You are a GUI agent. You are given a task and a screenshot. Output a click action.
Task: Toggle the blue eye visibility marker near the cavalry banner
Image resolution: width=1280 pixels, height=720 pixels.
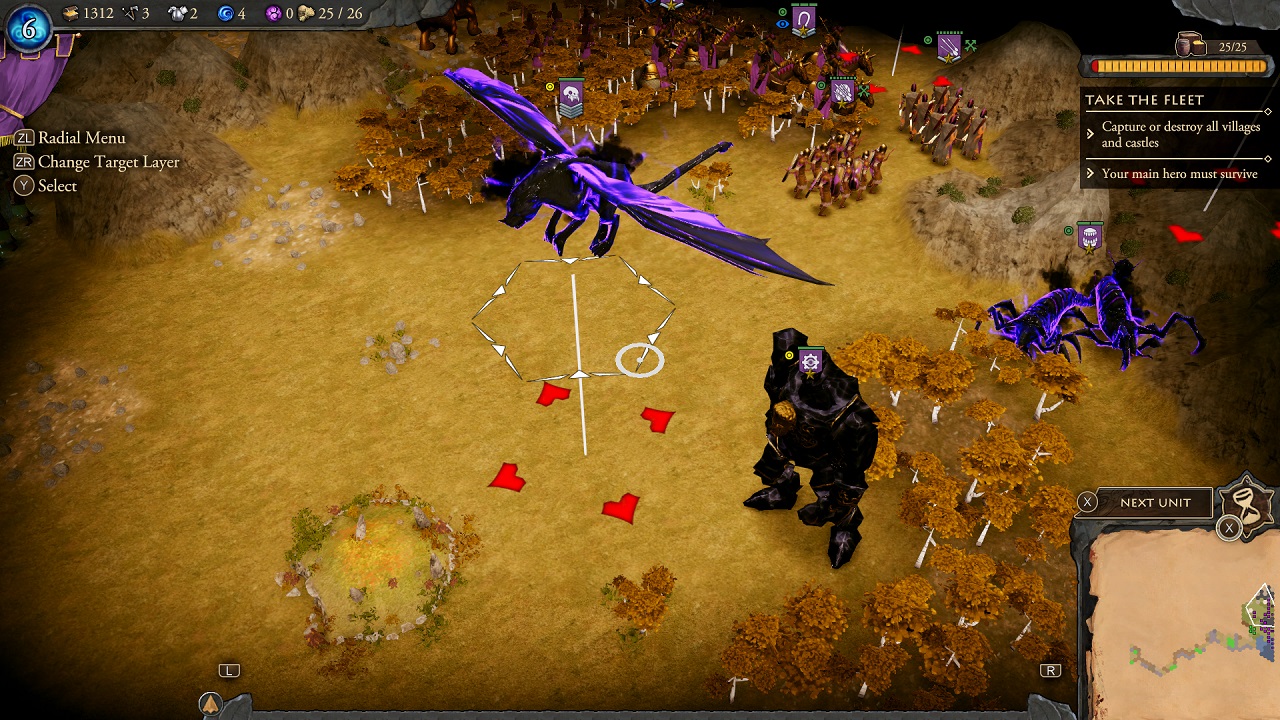click(782, 24)
